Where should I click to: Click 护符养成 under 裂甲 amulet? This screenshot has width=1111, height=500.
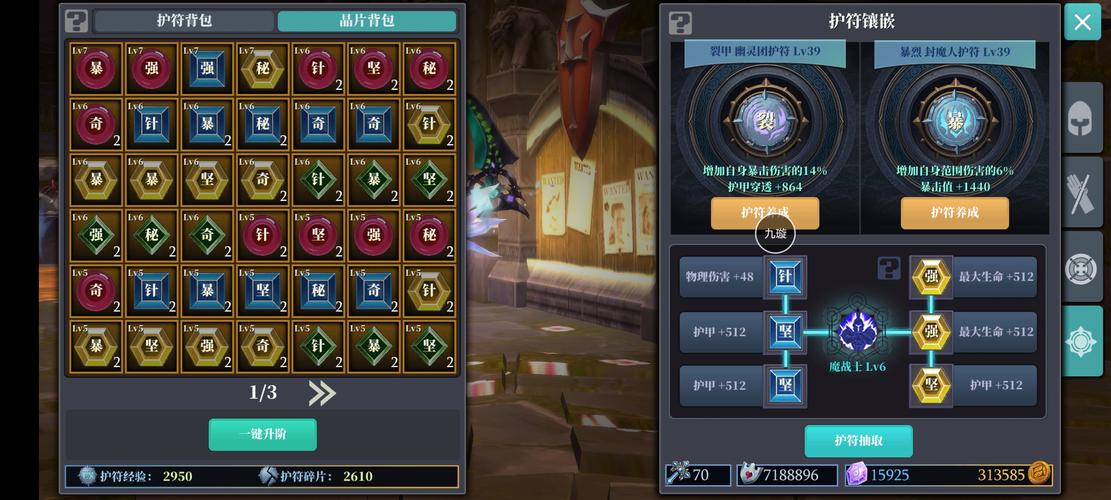pyautogui.click(x=765, y=212)
